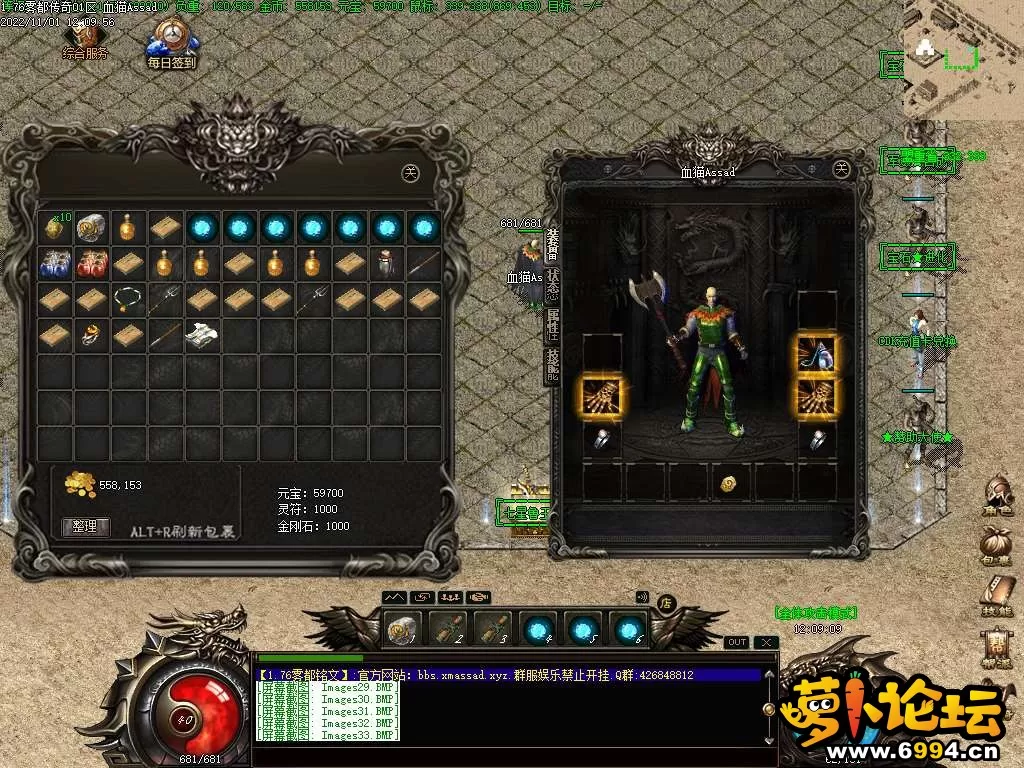The width and height of the screenshot is (1024, 768).
Task: Use the scroll in hotbar slot 1
Action: [404, 629]
